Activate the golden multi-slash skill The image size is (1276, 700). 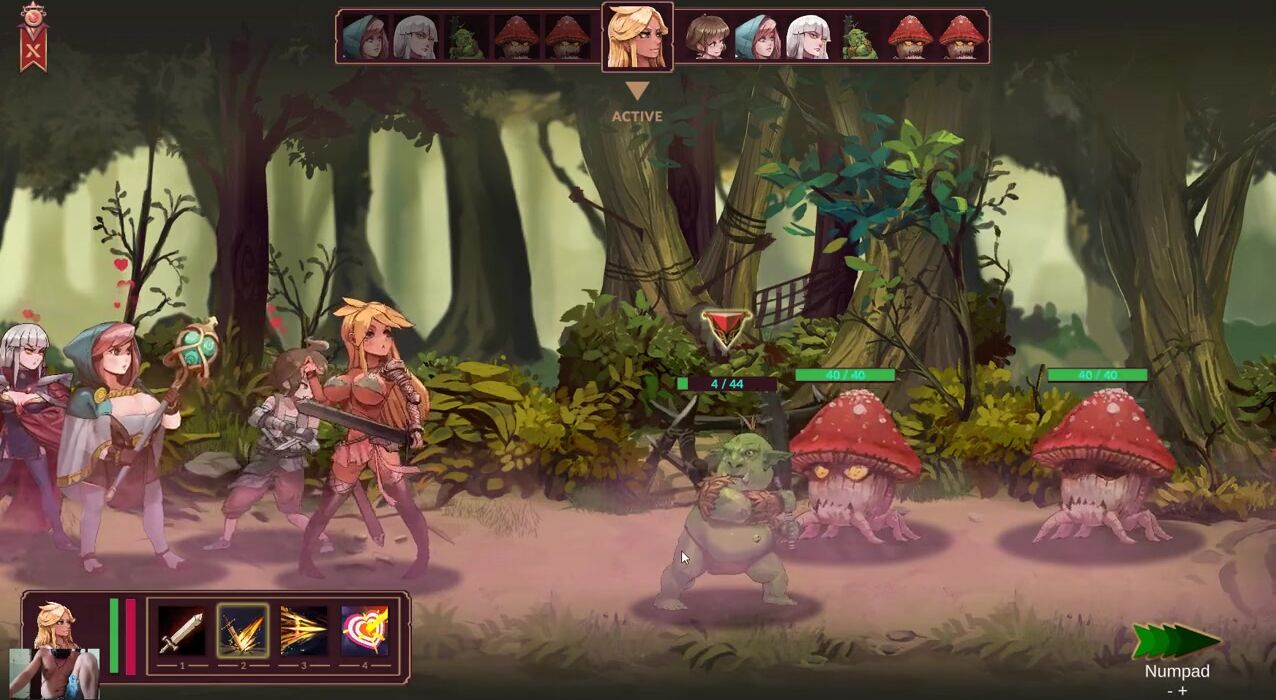coord(304,632)
